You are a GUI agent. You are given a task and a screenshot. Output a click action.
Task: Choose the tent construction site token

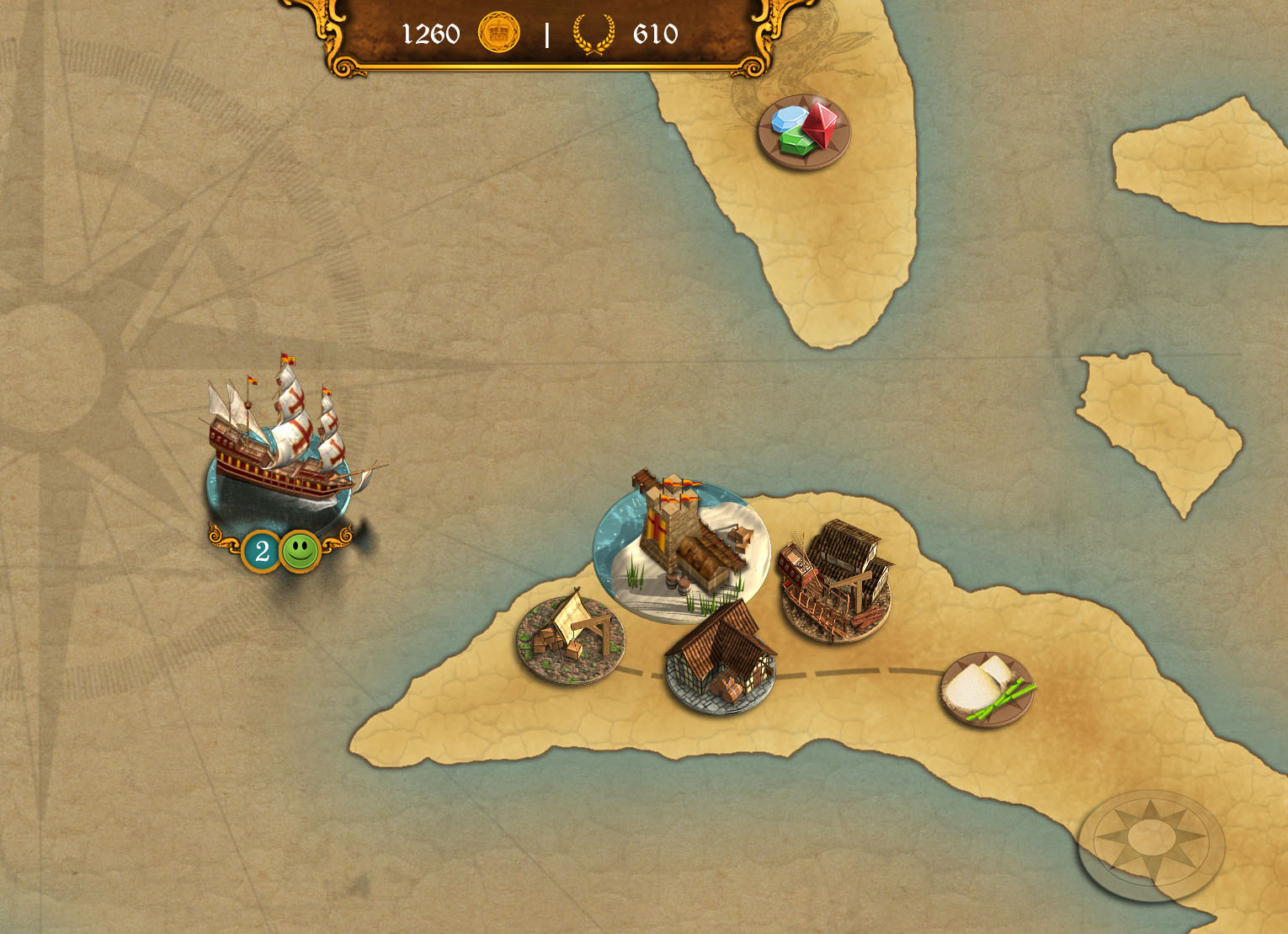tap(570, 638)
